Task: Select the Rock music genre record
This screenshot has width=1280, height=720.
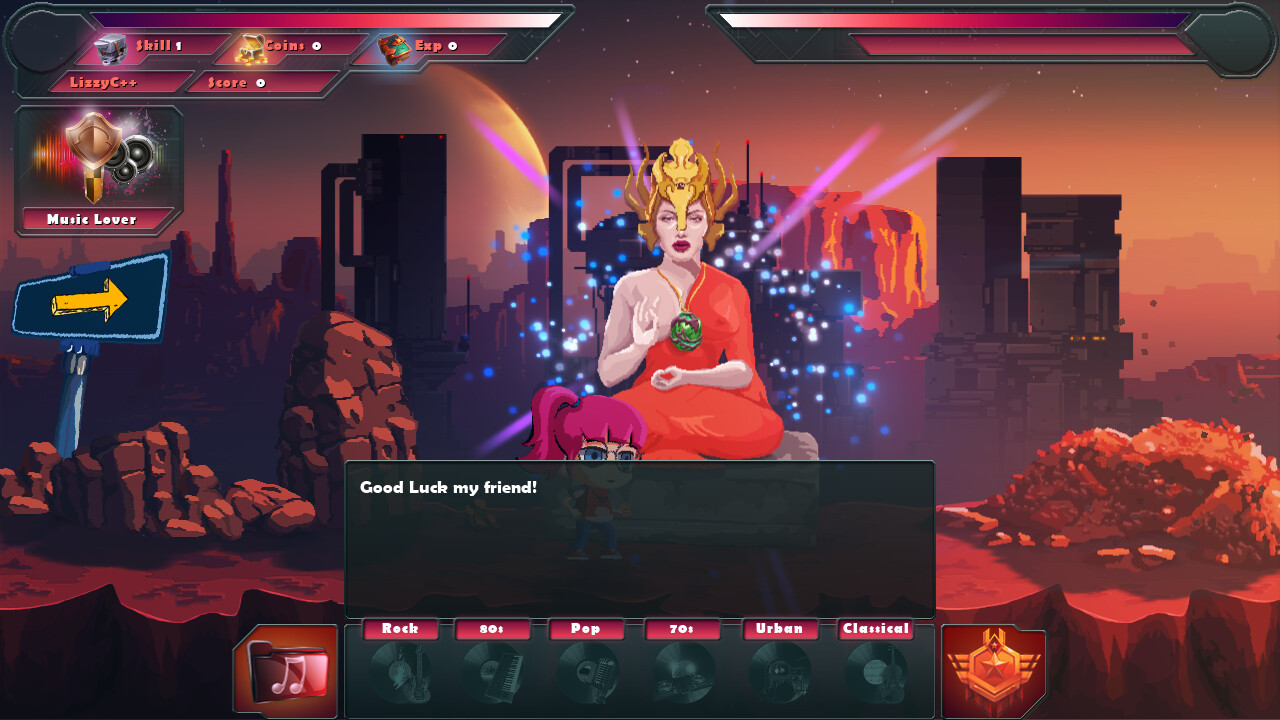Action: pos(400,671)
